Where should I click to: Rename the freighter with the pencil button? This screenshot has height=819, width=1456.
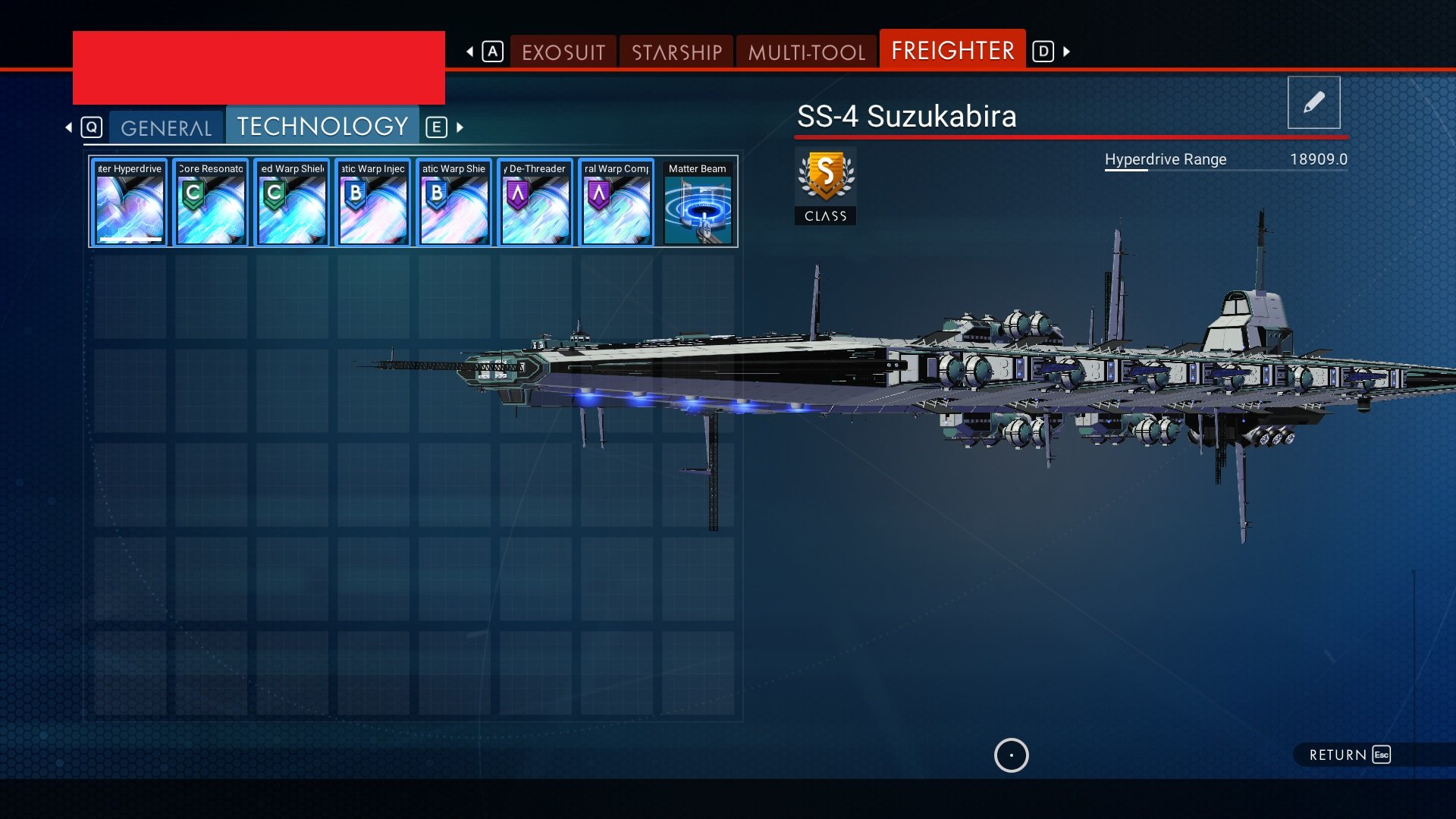[x=1313, y=102]
